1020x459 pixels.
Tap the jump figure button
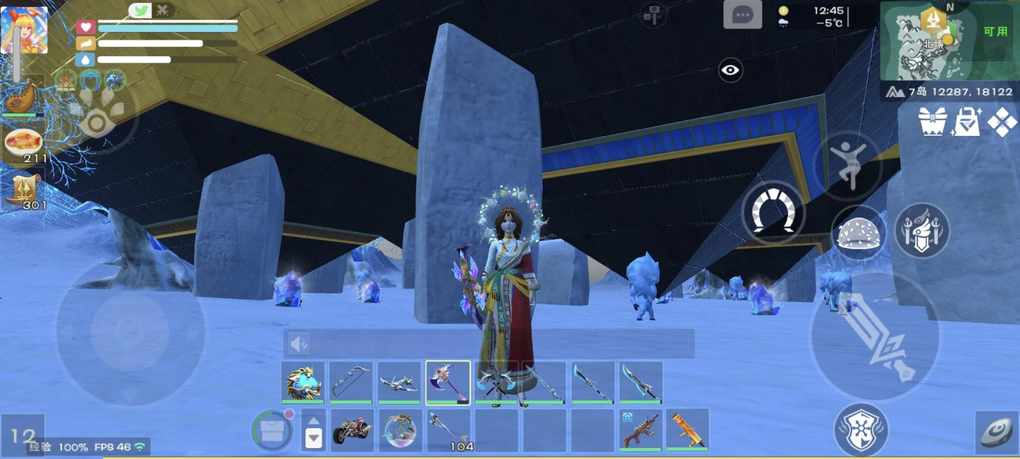tap(847, 165)
